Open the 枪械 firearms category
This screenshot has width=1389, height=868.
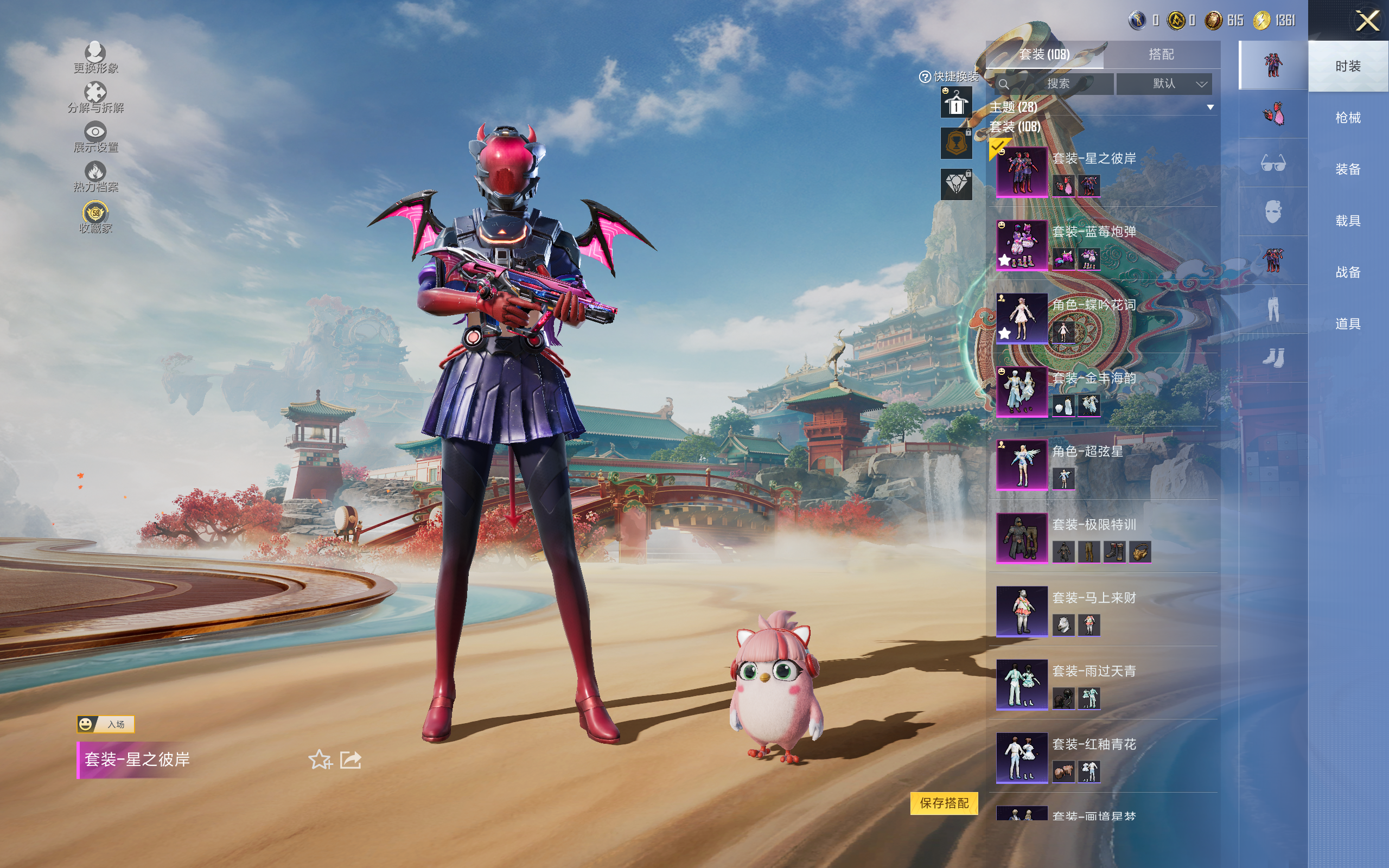tap(1348, 118)
